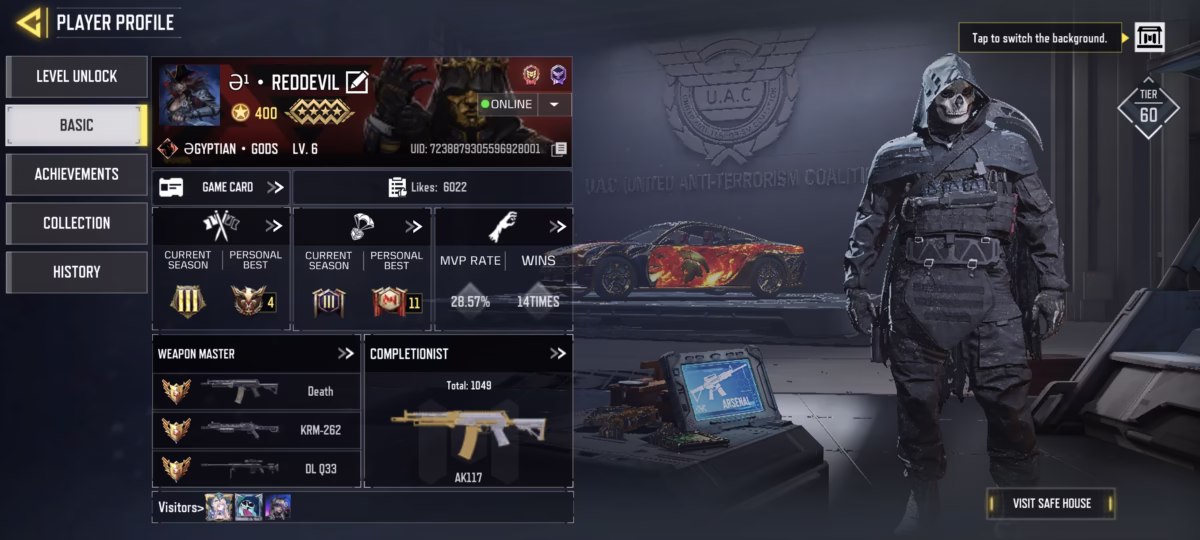The width and height of the screenshot is (1200, 540).
Task: View the History tab
Action: pyautogui.click(x=77, y=272)
